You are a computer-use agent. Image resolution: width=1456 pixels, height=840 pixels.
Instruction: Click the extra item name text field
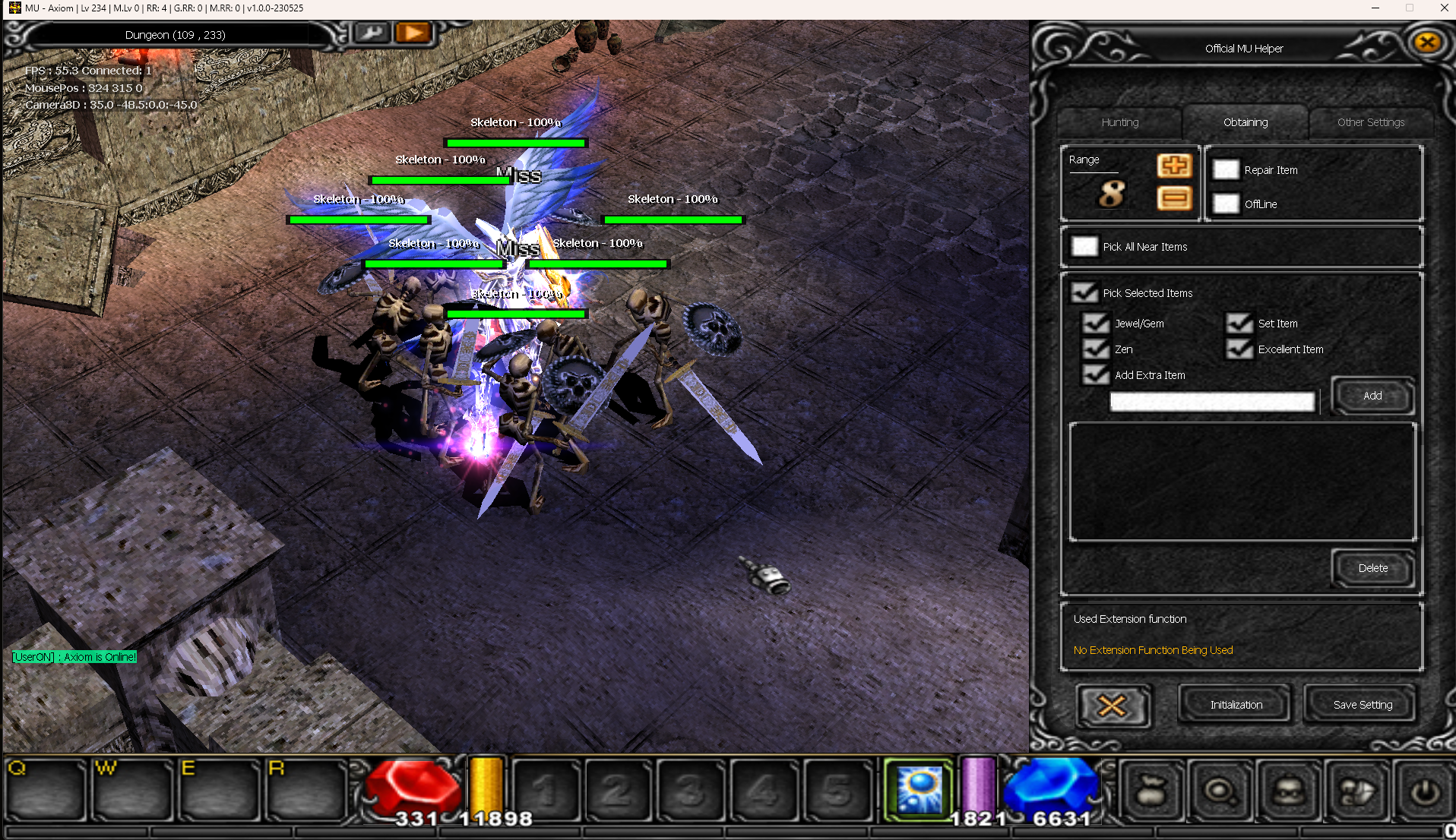(1212, 402)
